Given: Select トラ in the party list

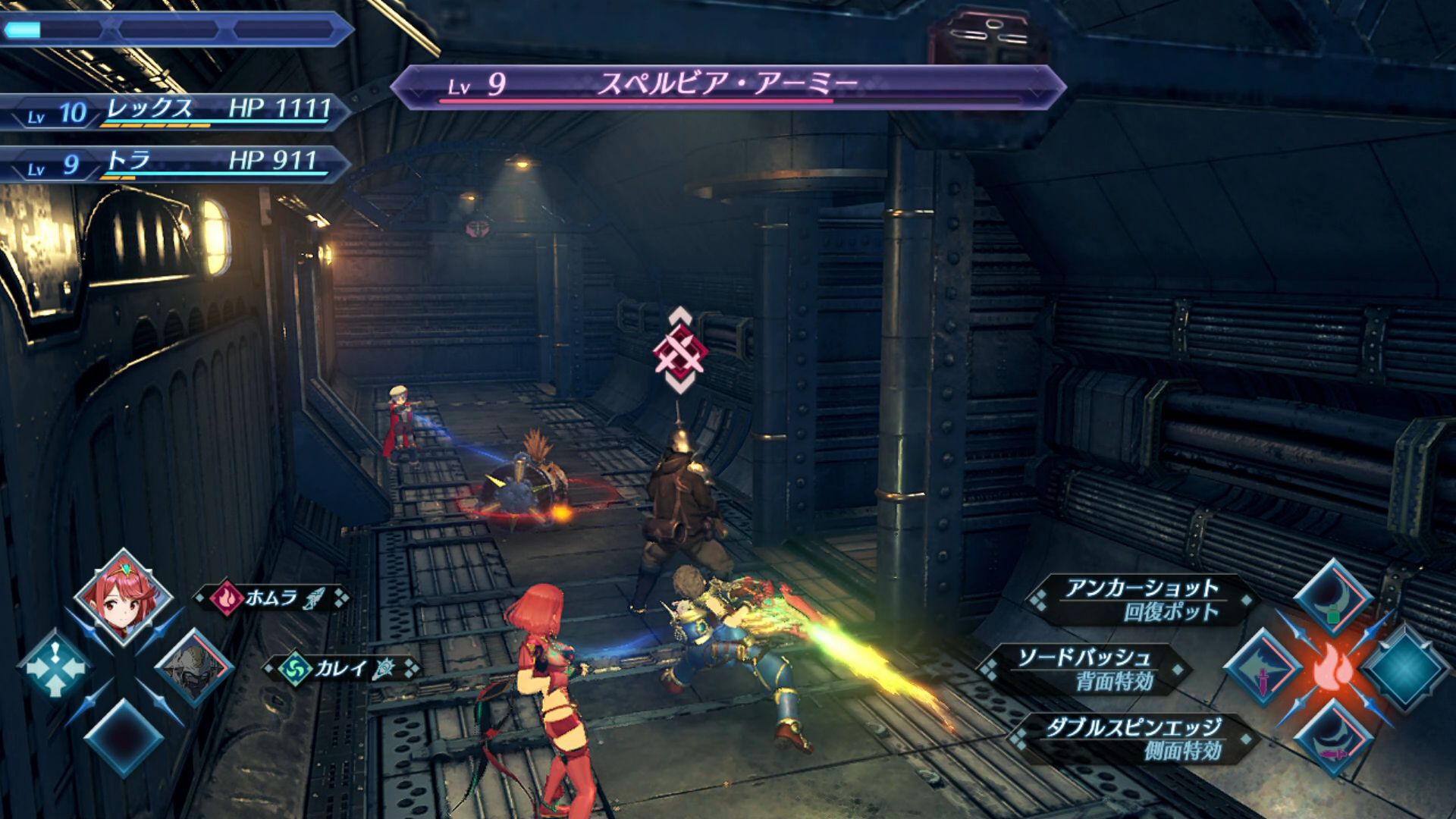Looking at the screenshot, I should (x=174, y=162).
